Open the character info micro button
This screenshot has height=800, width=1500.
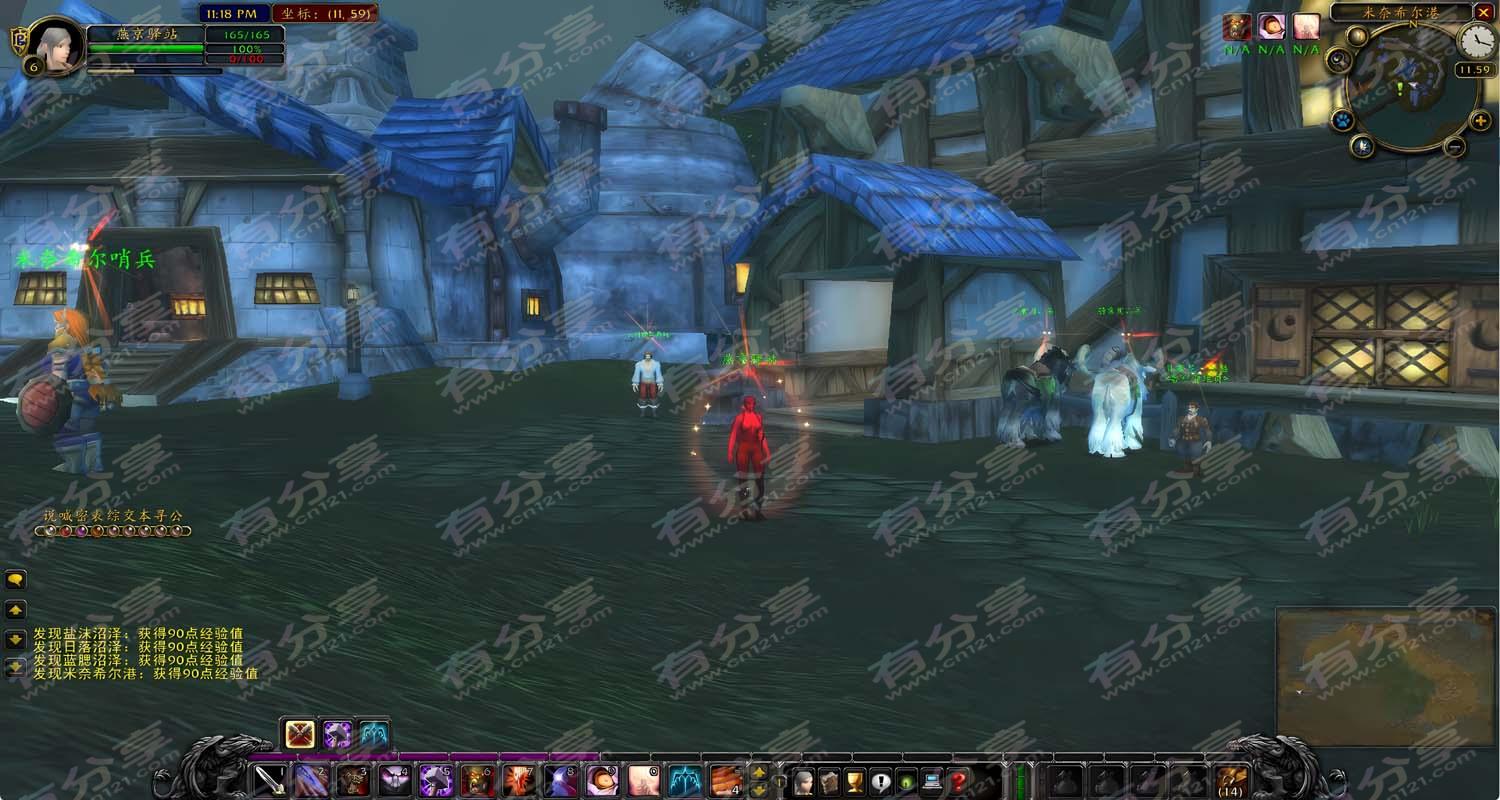pyautogui.click(x=802, y=781)
